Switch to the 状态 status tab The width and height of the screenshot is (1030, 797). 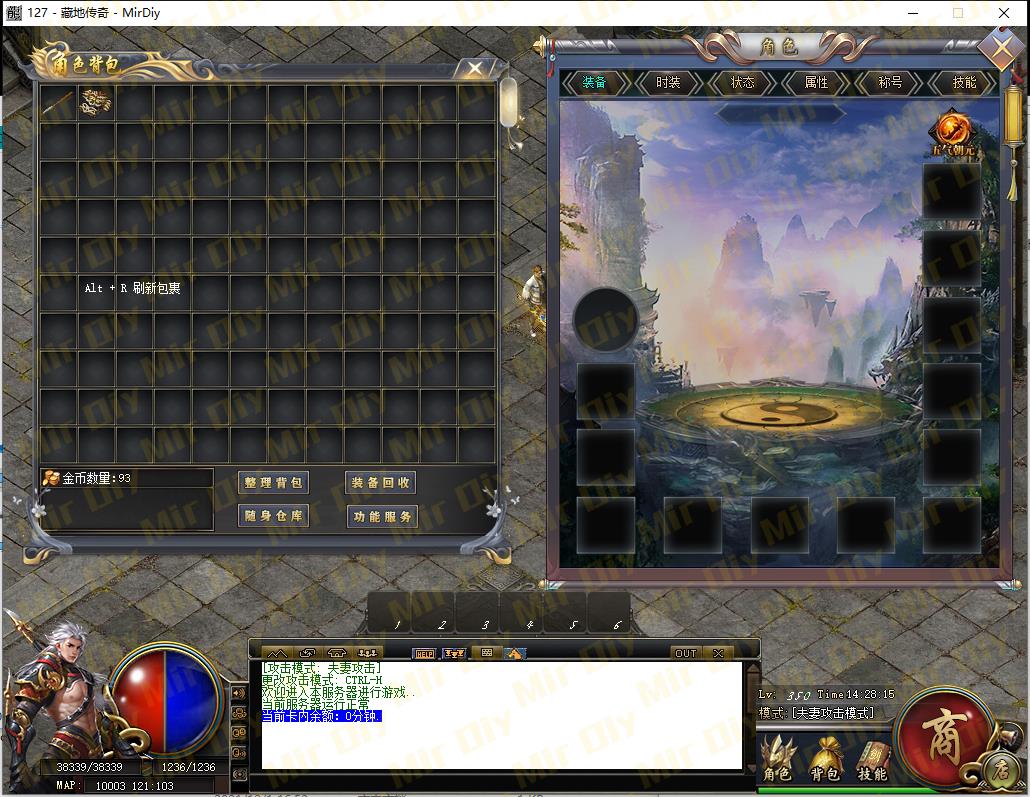742,83
